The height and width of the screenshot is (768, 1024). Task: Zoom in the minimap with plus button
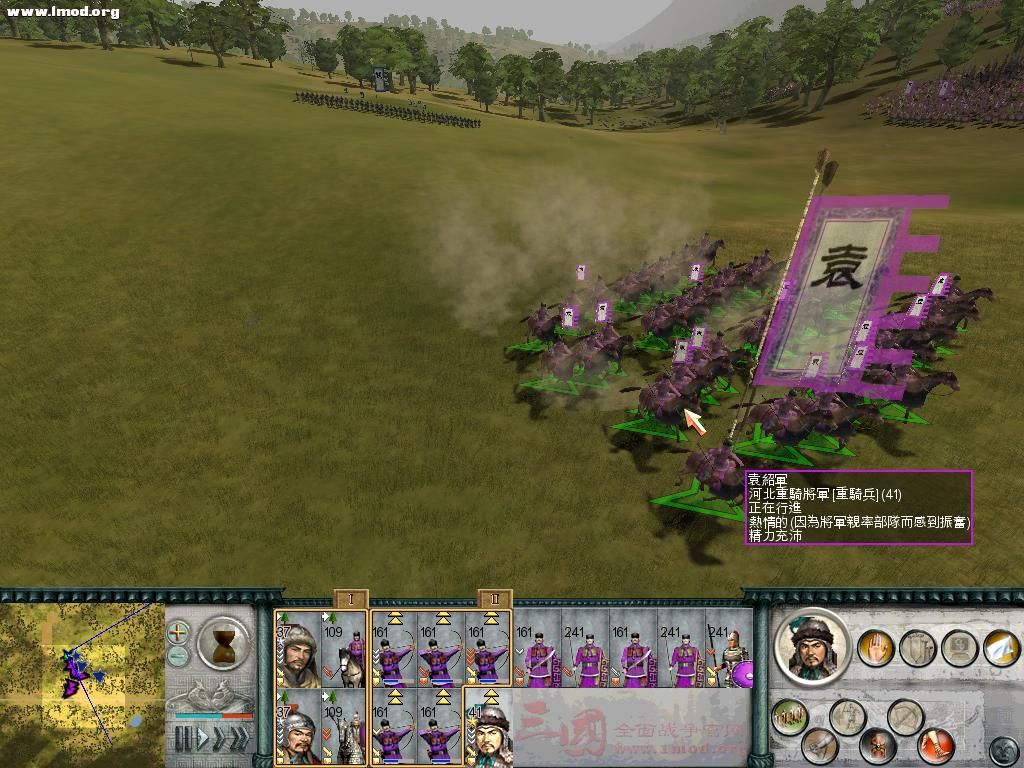178,632
